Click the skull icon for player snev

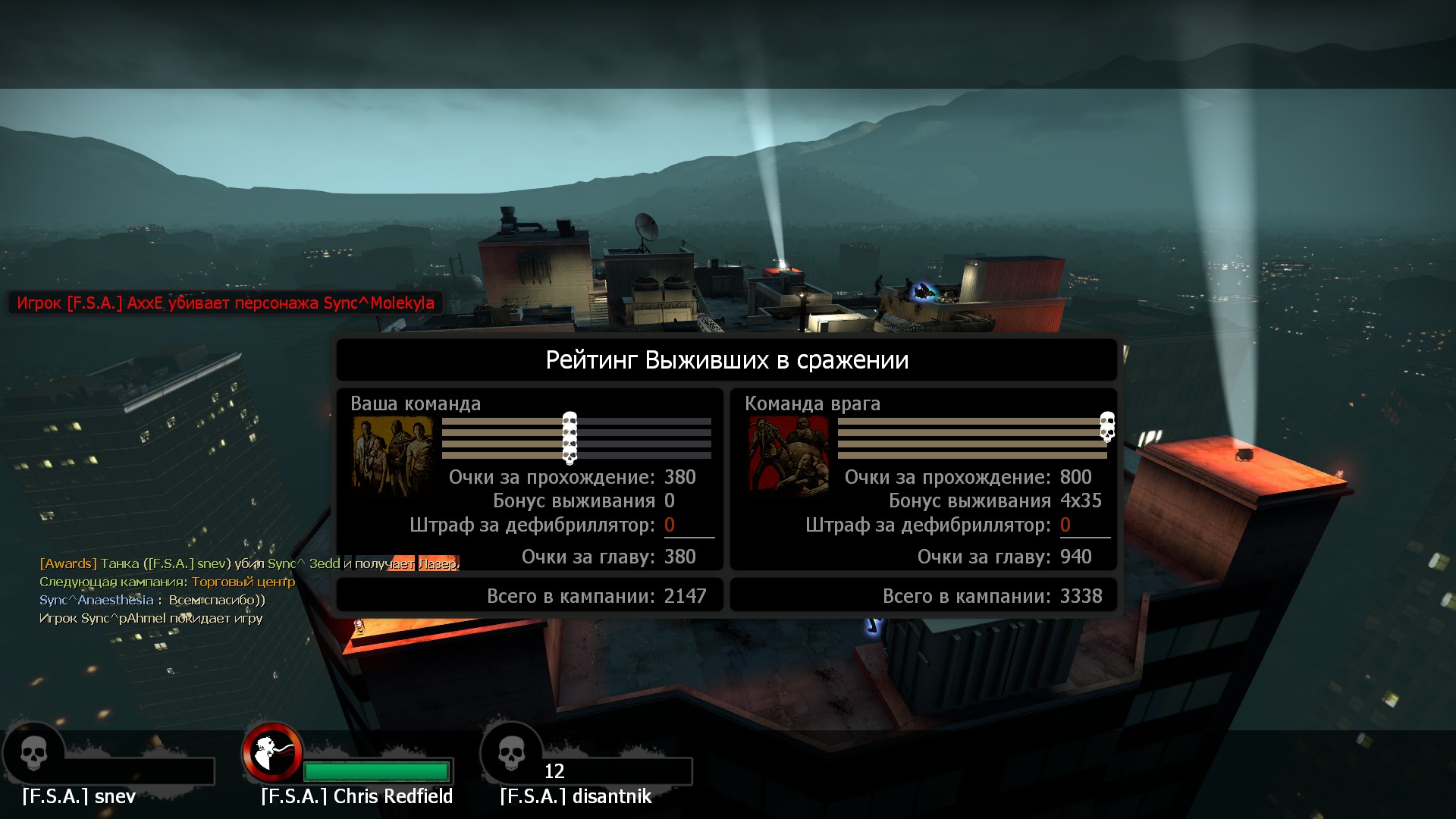(x=33, y=753)
